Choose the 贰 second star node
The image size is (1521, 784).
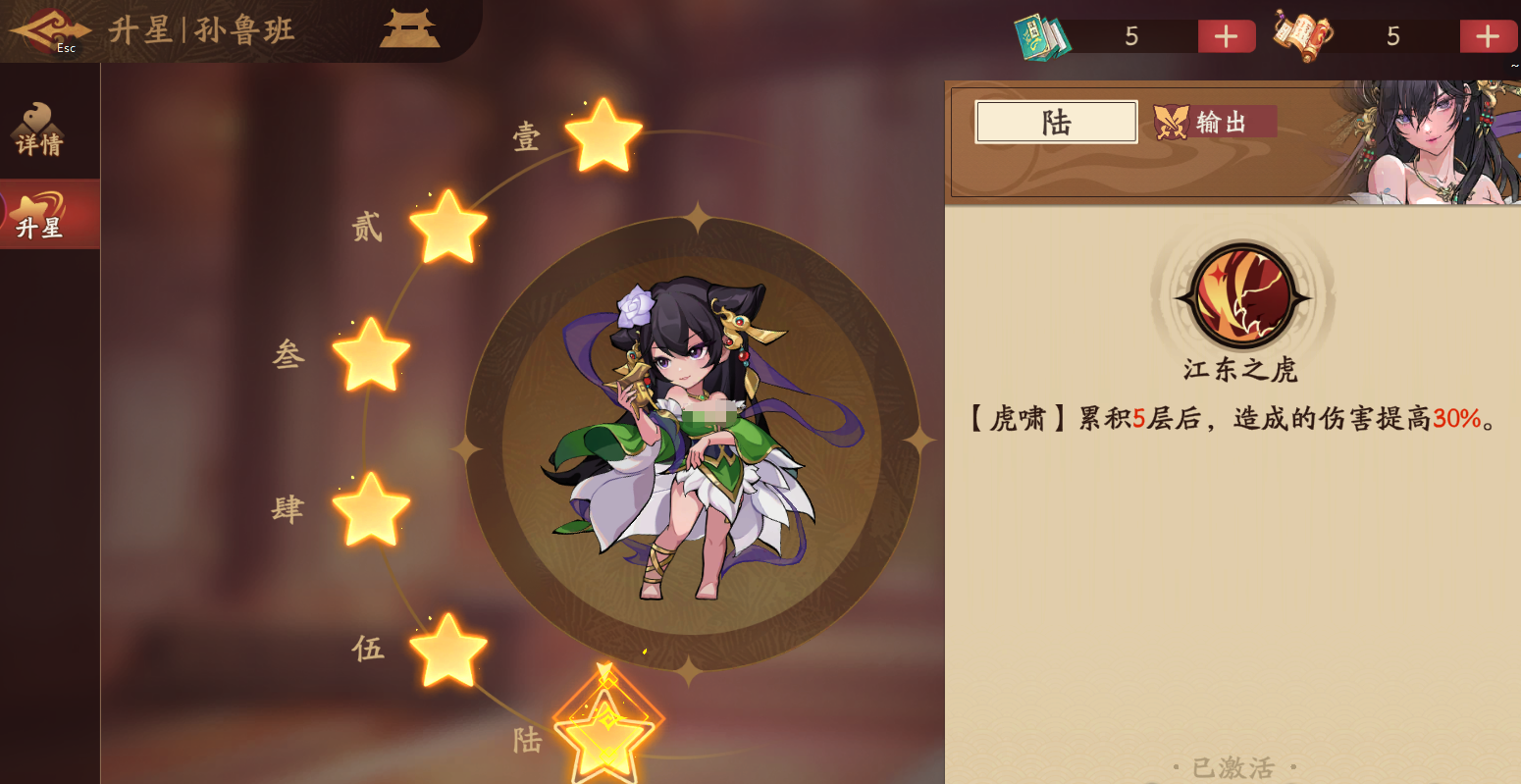tap(447, 228)
